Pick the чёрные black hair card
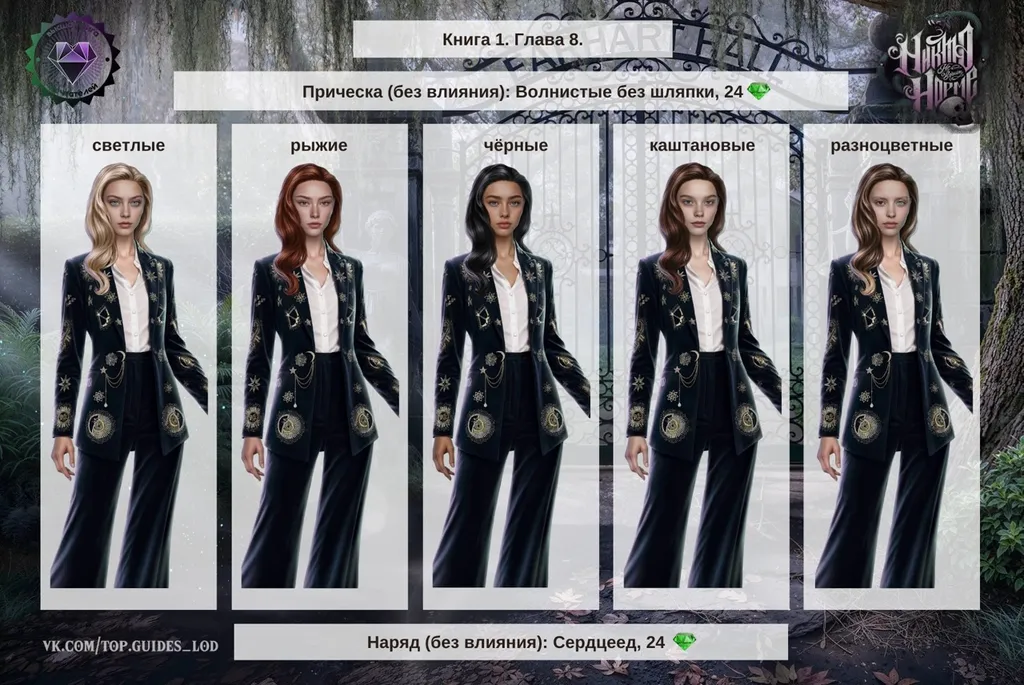 [x=510, y=366]
